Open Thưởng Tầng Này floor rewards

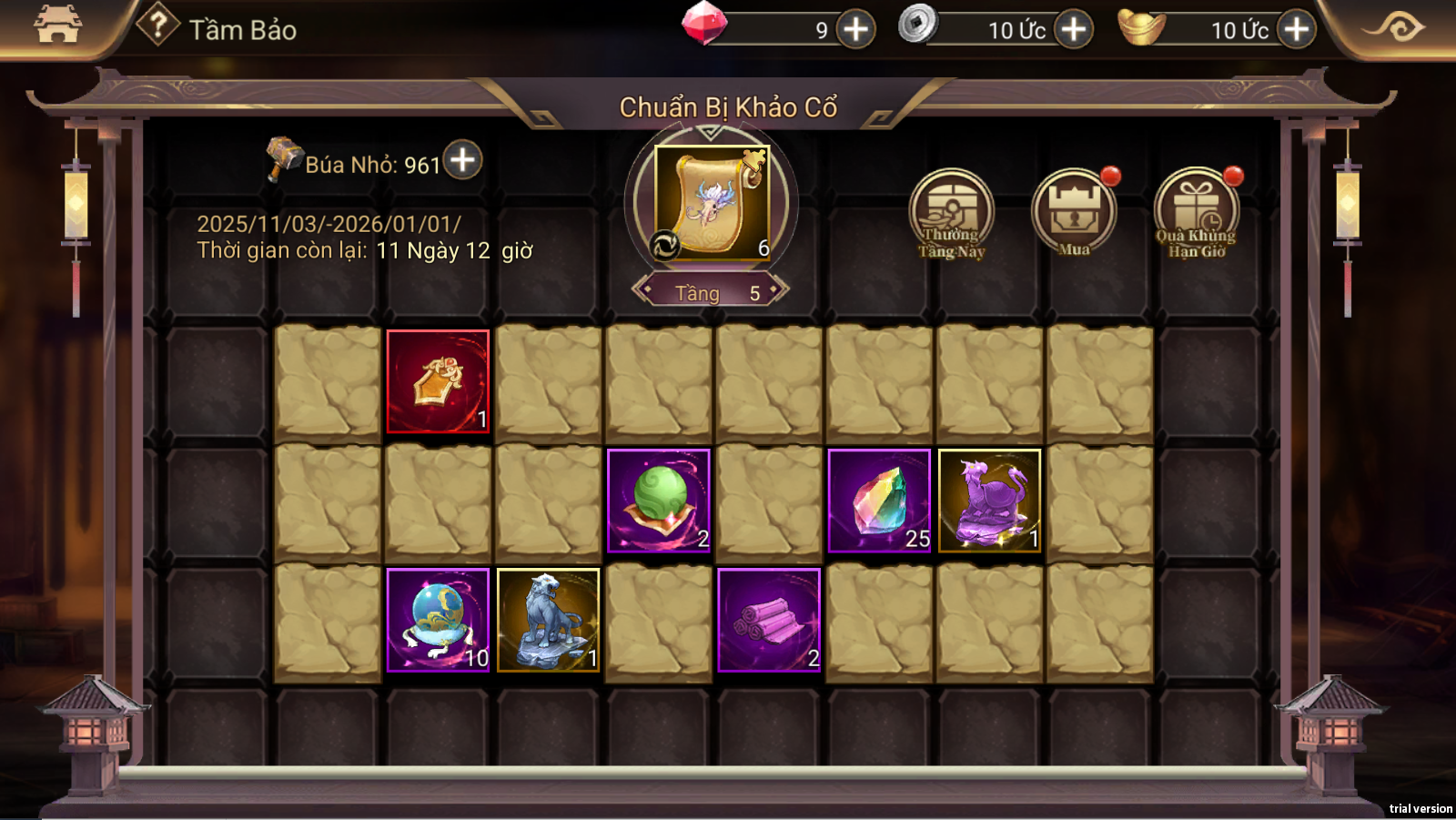point(951,214)
